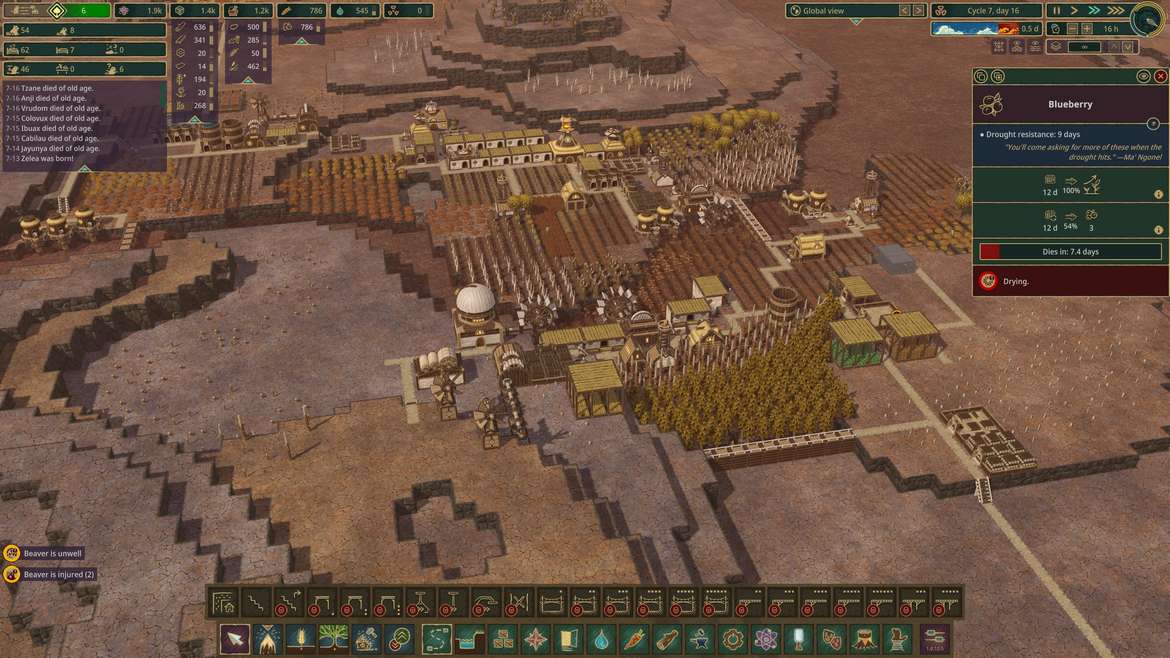
Task: Toggle the eye icon on the Blueberry panel
Action: tap(1143, 76)
